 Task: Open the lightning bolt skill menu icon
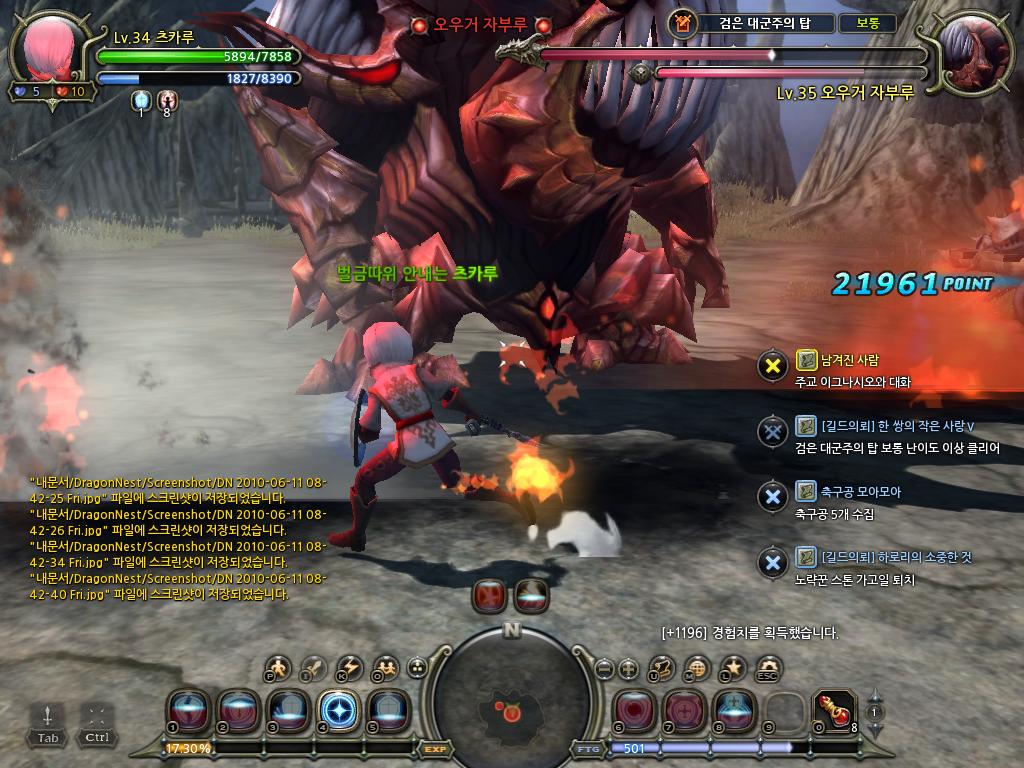(x=349, y=666)
